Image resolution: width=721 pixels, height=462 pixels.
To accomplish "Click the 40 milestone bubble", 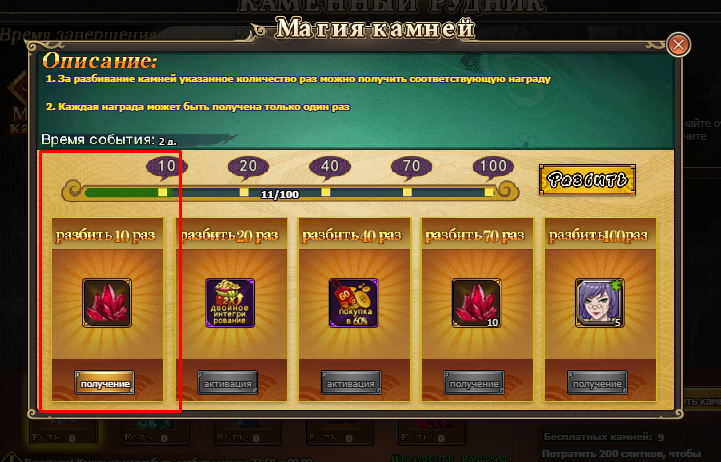I will (x=329, y=166).
